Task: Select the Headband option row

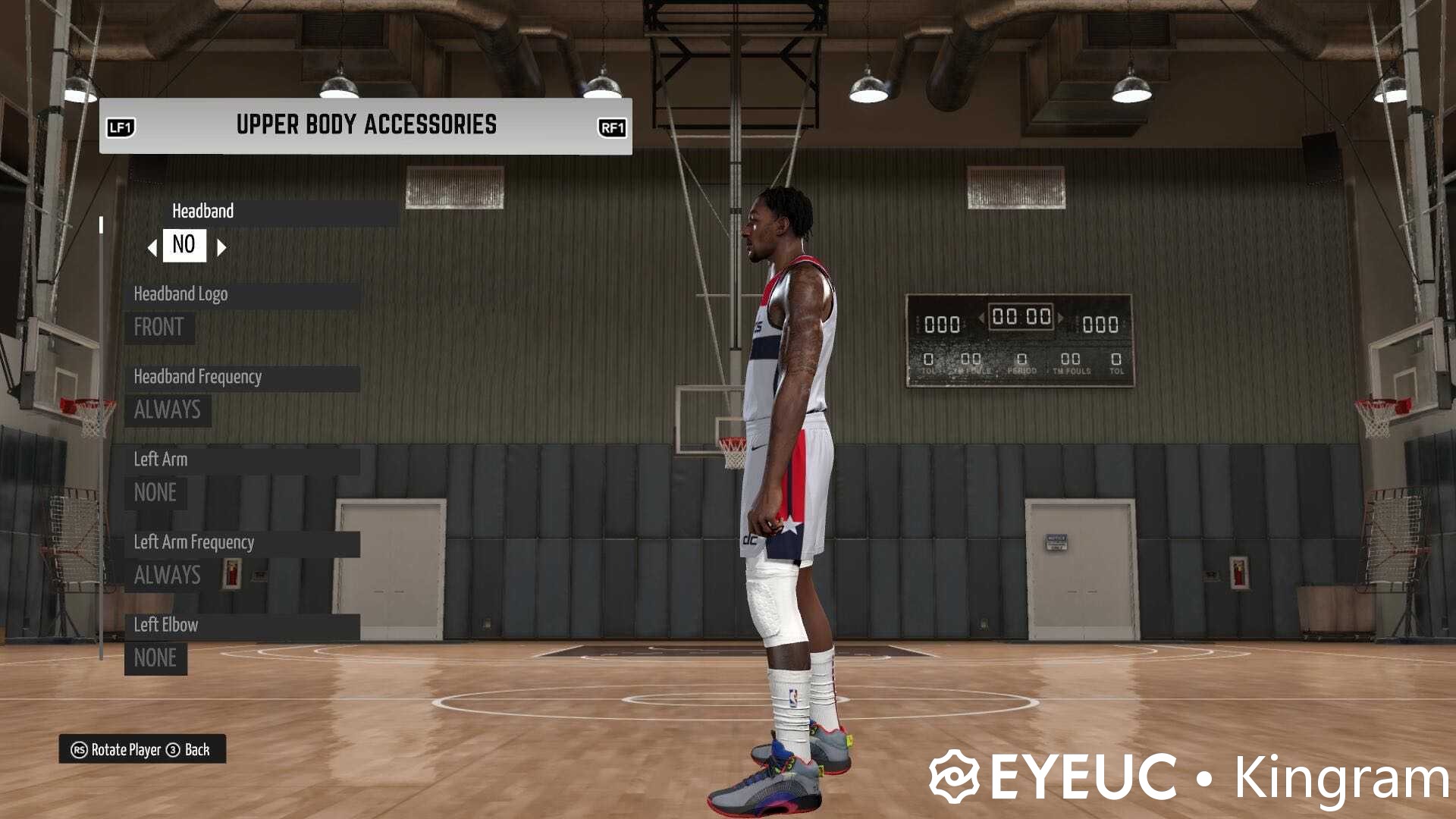Action: (281, 212)
